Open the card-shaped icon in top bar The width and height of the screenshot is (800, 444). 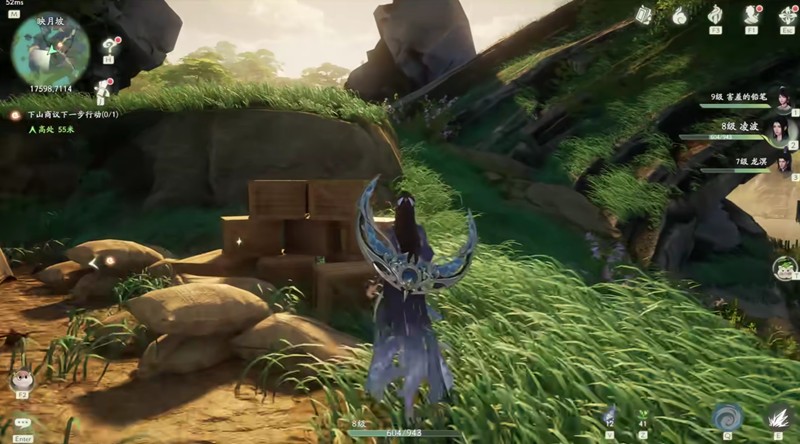click(644, 14)
